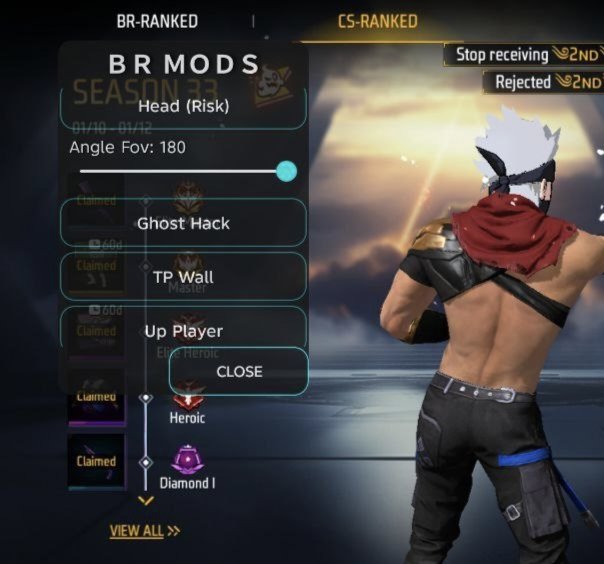This screenshot has width=604, height=564.
Task: Open the claimed reward beside Heroic
Action: point(97,398)
